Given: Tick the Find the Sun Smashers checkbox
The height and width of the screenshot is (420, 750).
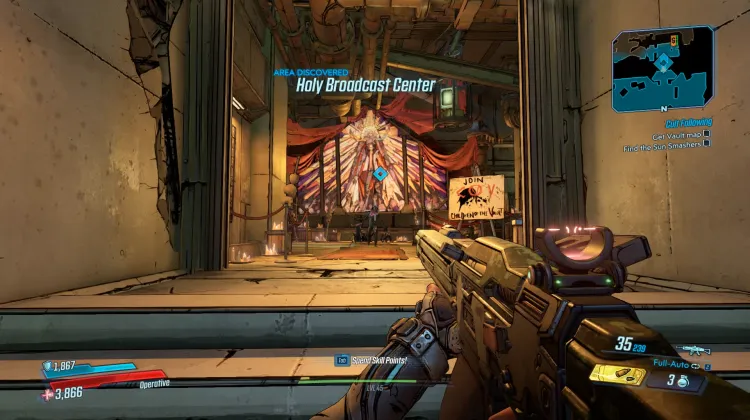Looking at the screenshot, I should coord(706,143).
